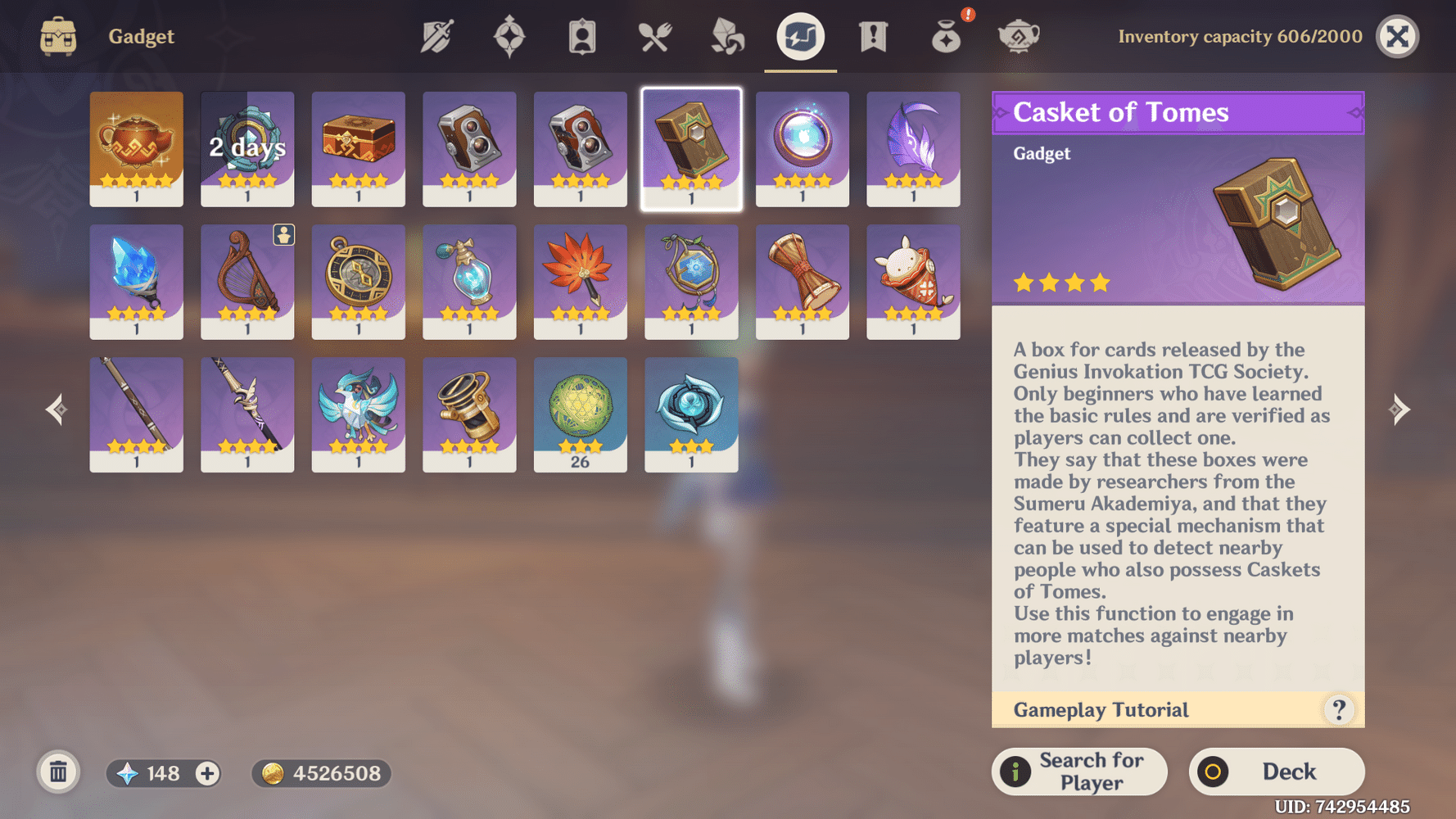Switch to the Food inventory tab
1456x819 pixels.
[x=653, y=36]
